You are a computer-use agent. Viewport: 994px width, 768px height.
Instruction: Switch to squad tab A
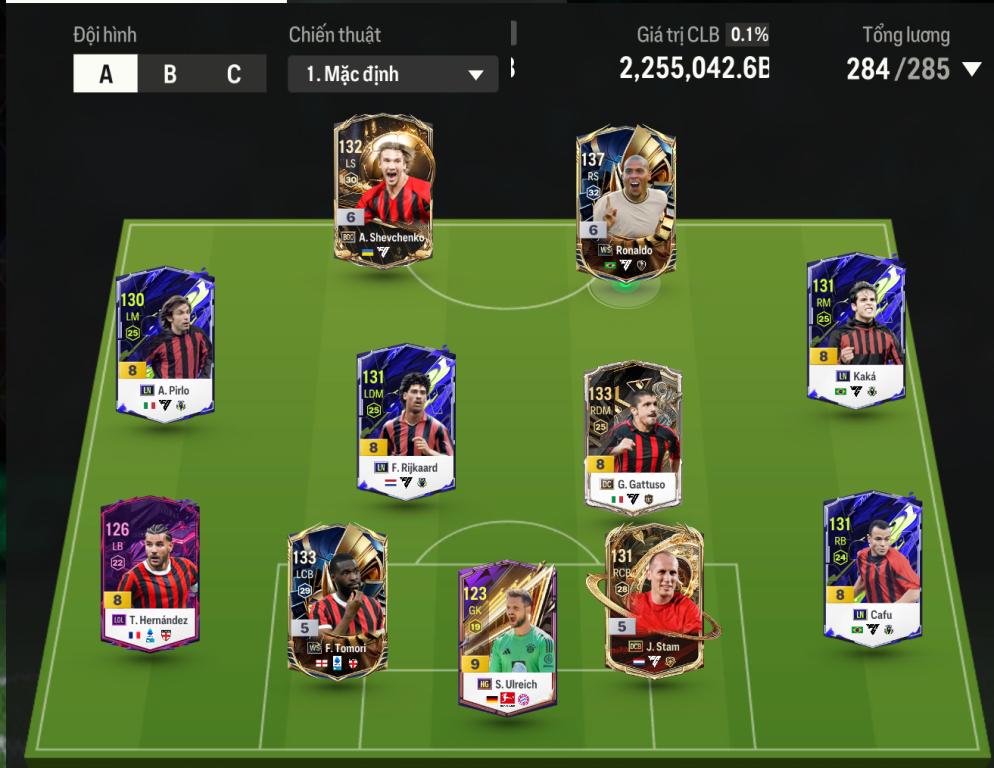105,74
